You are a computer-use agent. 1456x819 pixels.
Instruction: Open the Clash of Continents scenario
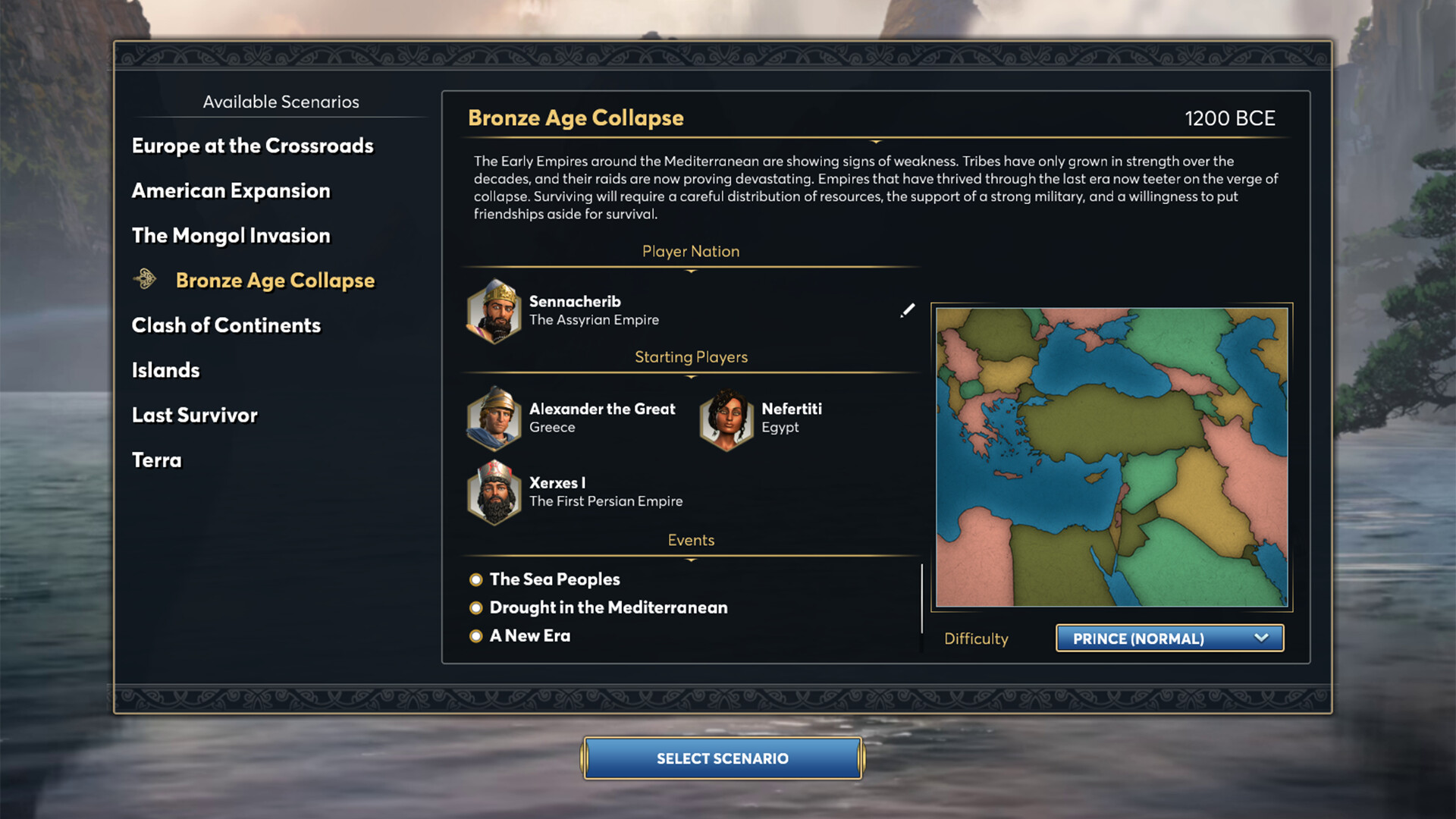click(x=226, y=325)
